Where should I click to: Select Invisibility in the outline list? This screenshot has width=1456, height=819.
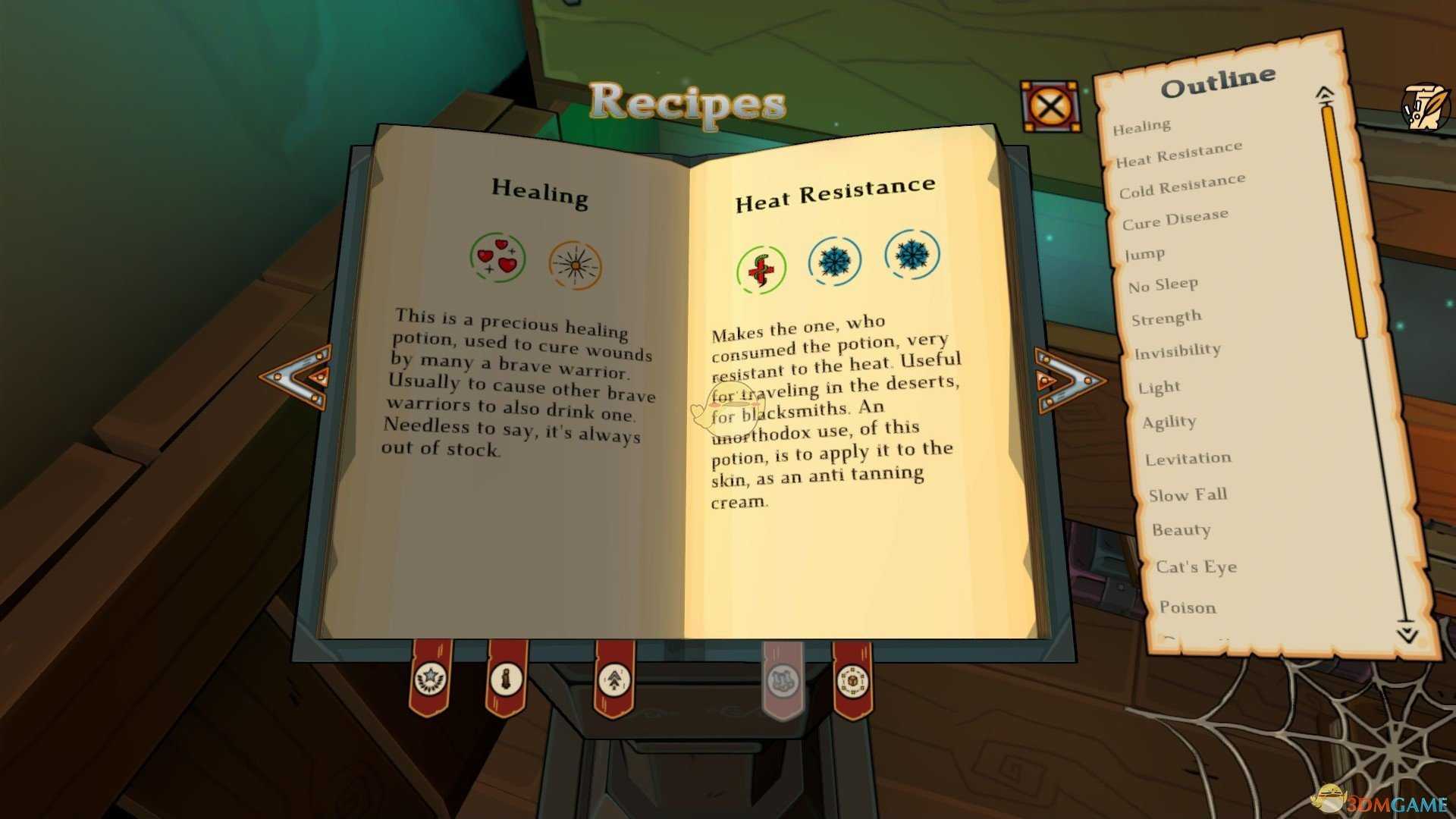pos(1177,351)
